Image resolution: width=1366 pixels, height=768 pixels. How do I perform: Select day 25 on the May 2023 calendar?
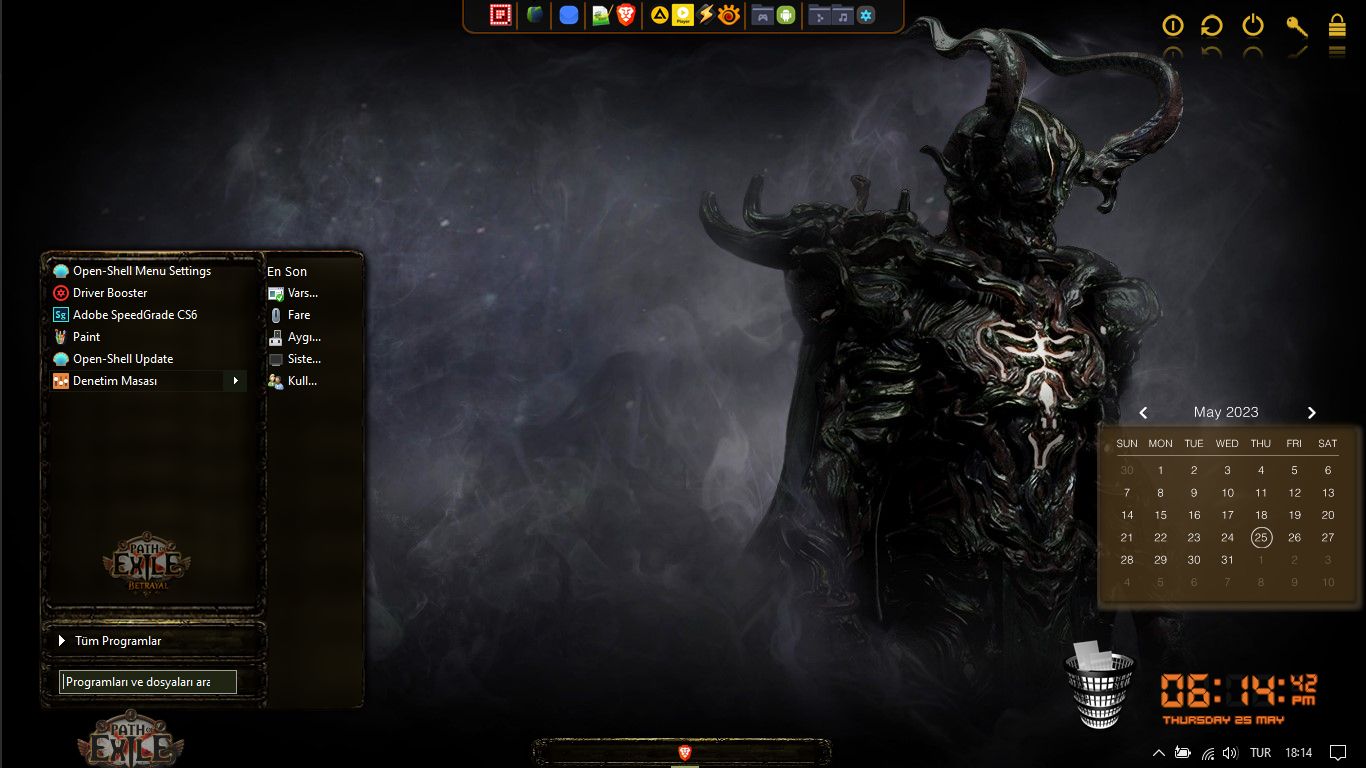coord(1261,537)
